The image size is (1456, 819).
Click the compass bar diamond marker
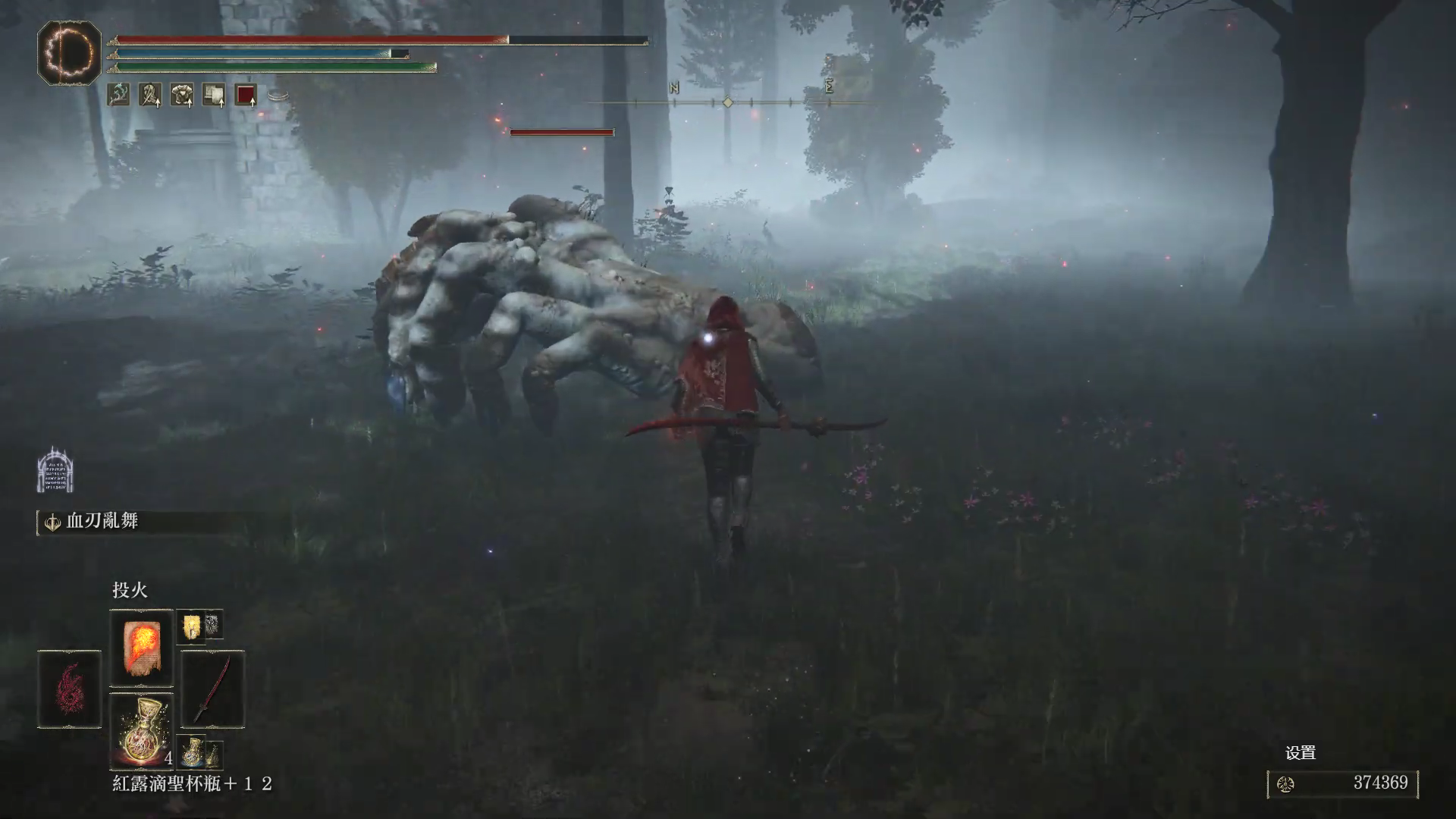tap(727, 102)
